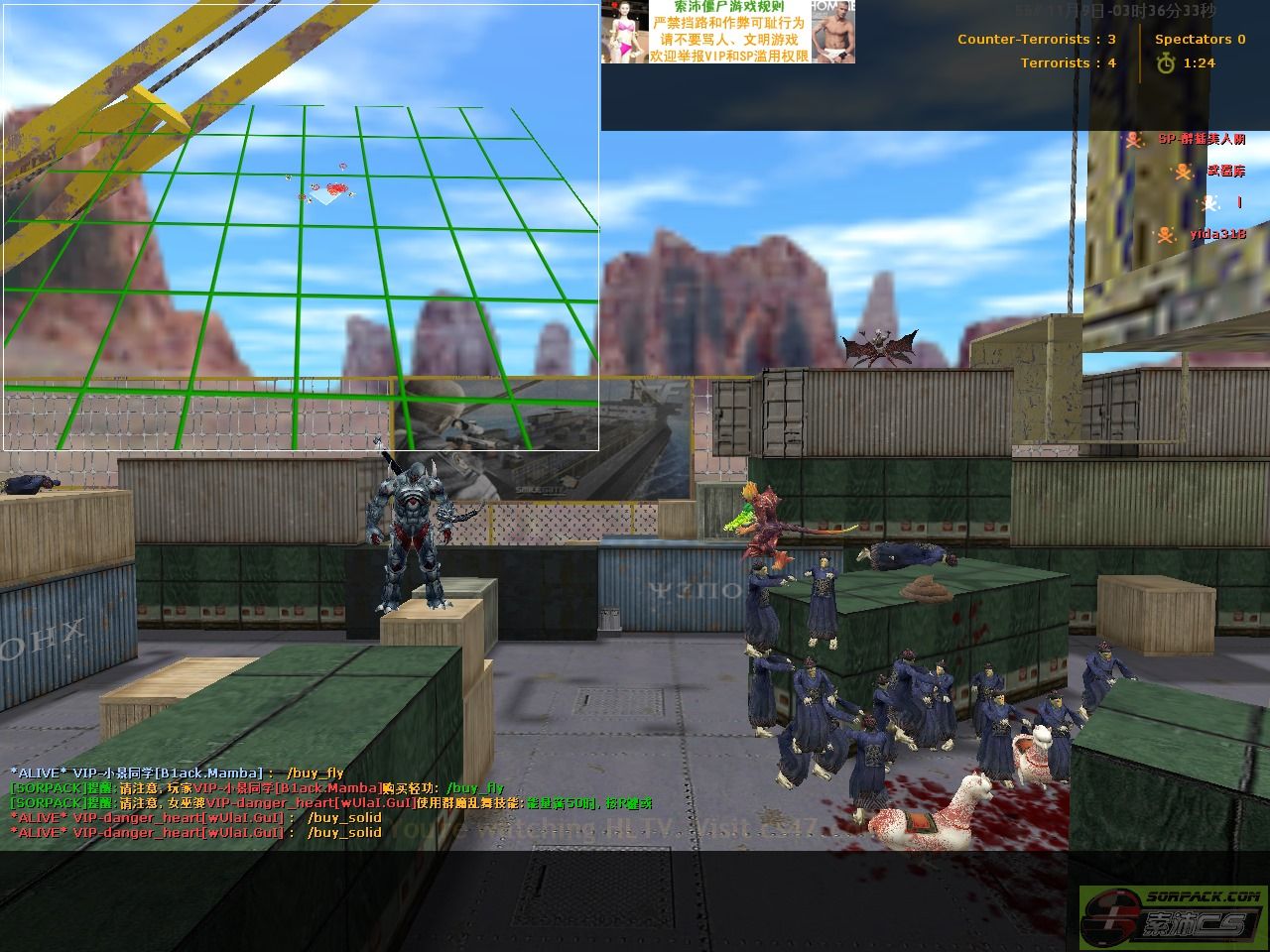Click the SORPACK.COM logo watermark
The height and width of the screenshot is (952, 1270).
[1171, 913]
